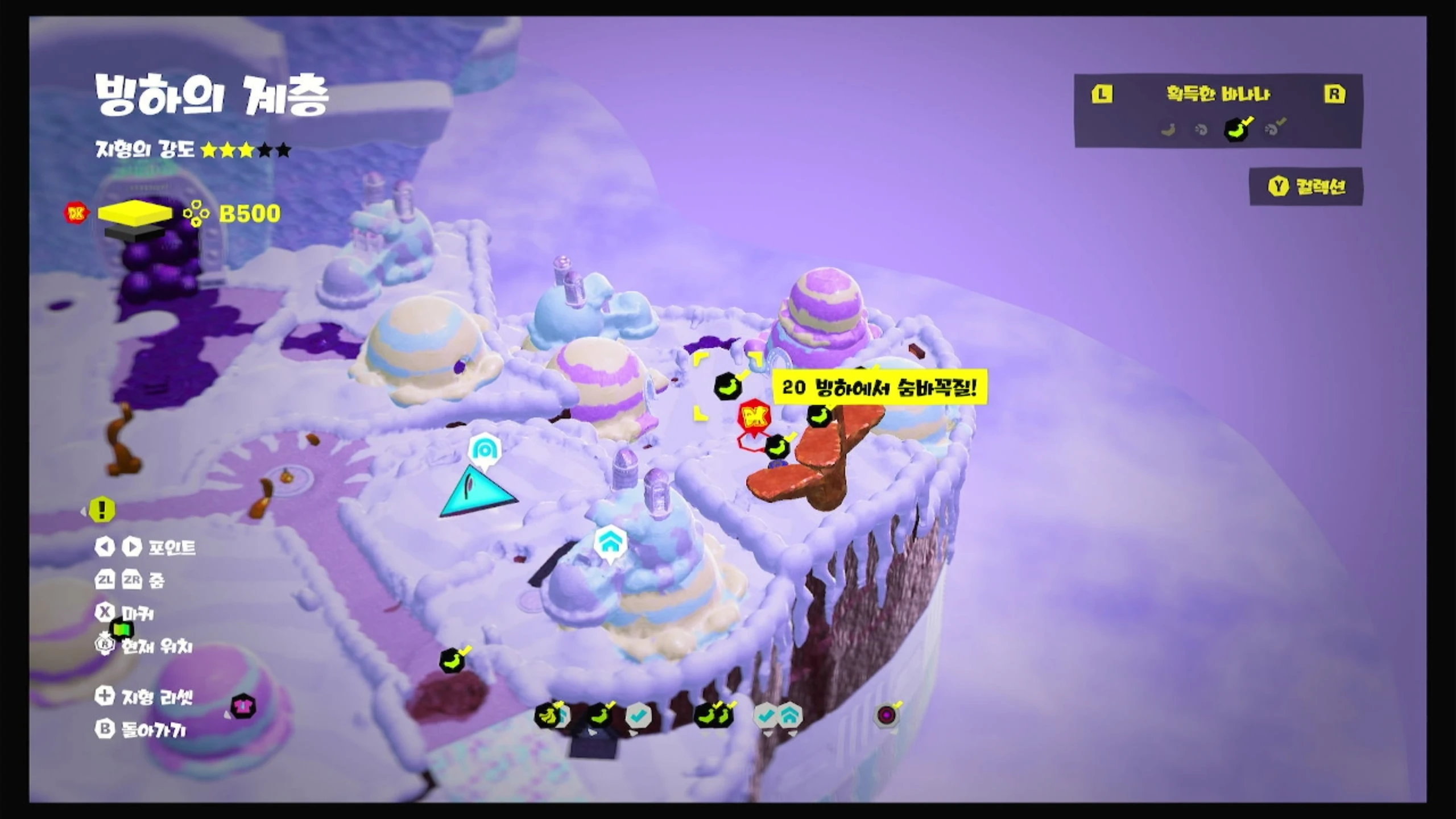The height and width of the screenshot is (819, 1456).
Task: Click the yellow exclamation mark icon
Action: (x=102, y=510)
